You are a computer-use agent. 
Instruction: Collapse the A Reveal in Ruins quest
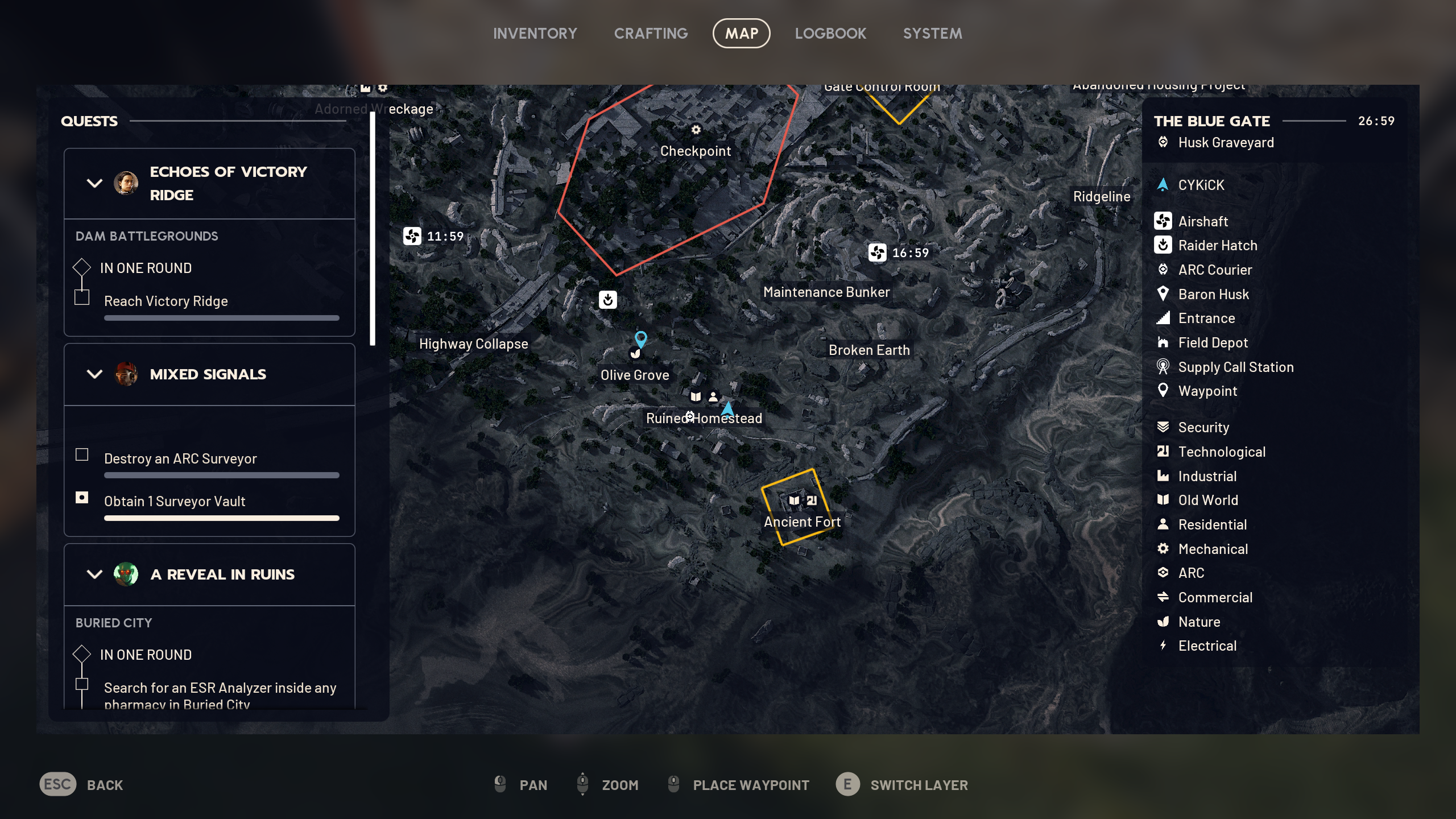tap(94, 574)
